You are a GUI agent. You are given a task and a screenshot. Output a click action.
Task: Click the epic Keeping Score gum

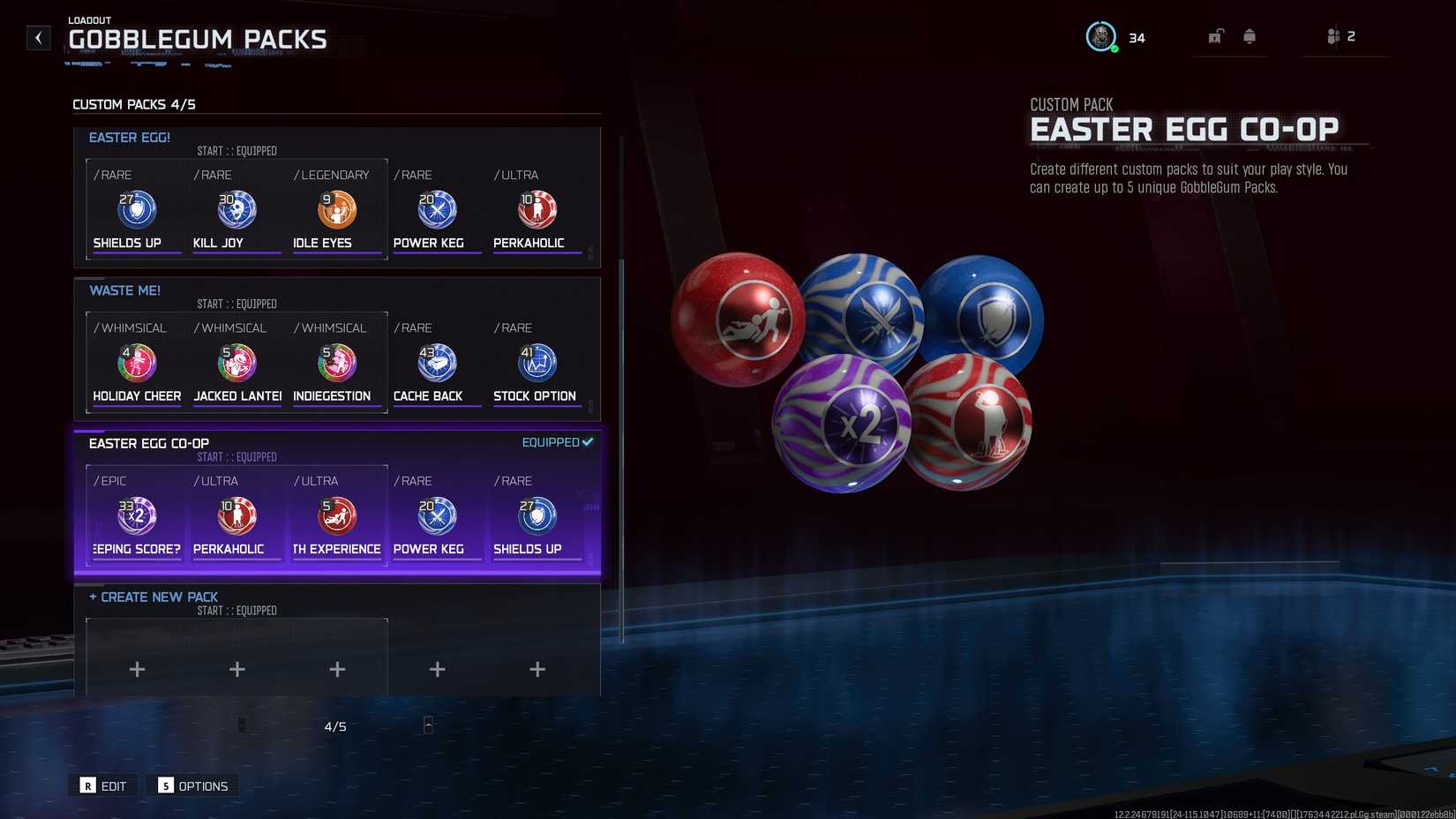[x=135, y=515]
